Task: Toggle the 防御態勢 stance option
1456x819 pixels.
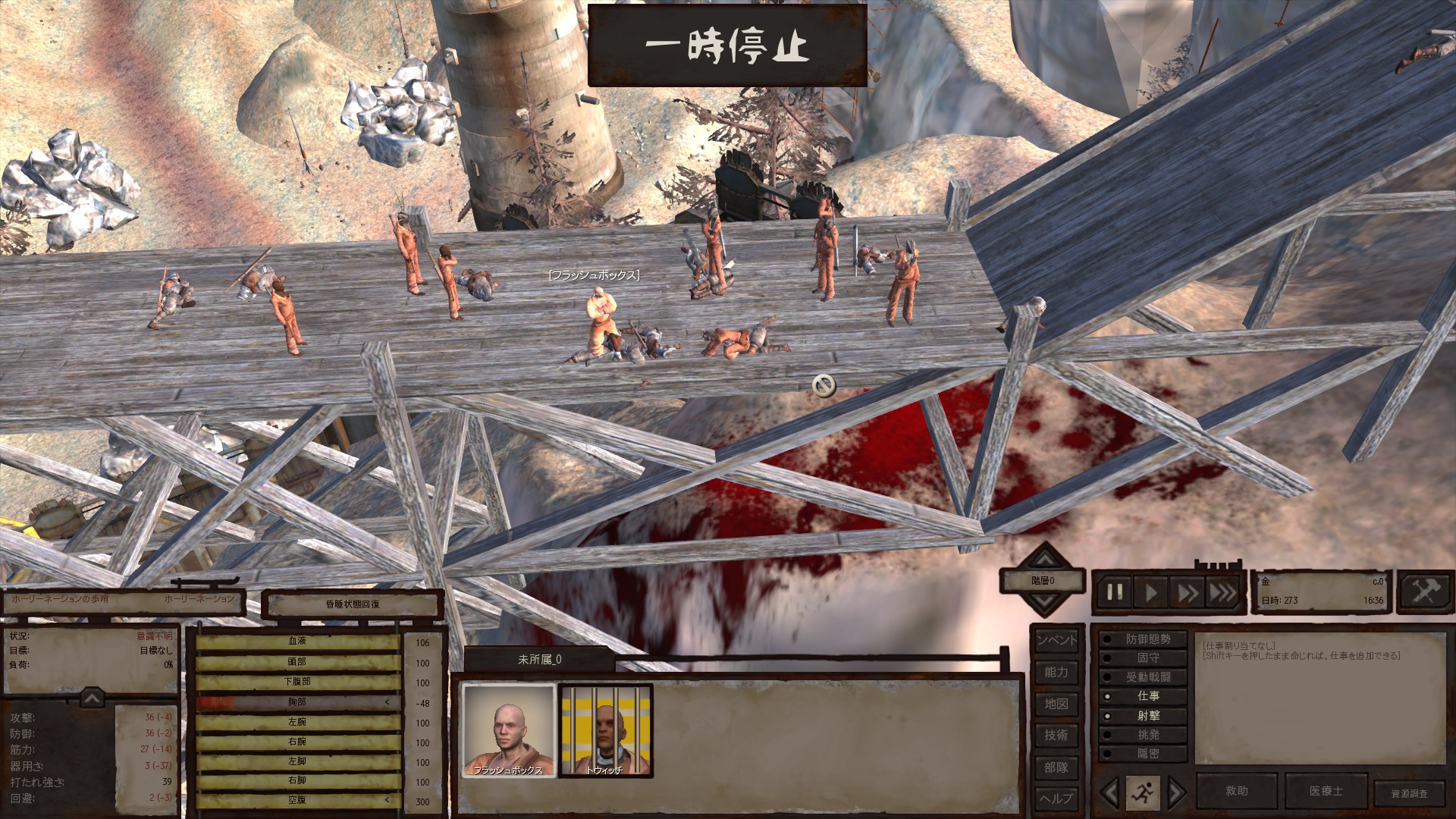Action: 1142,639
